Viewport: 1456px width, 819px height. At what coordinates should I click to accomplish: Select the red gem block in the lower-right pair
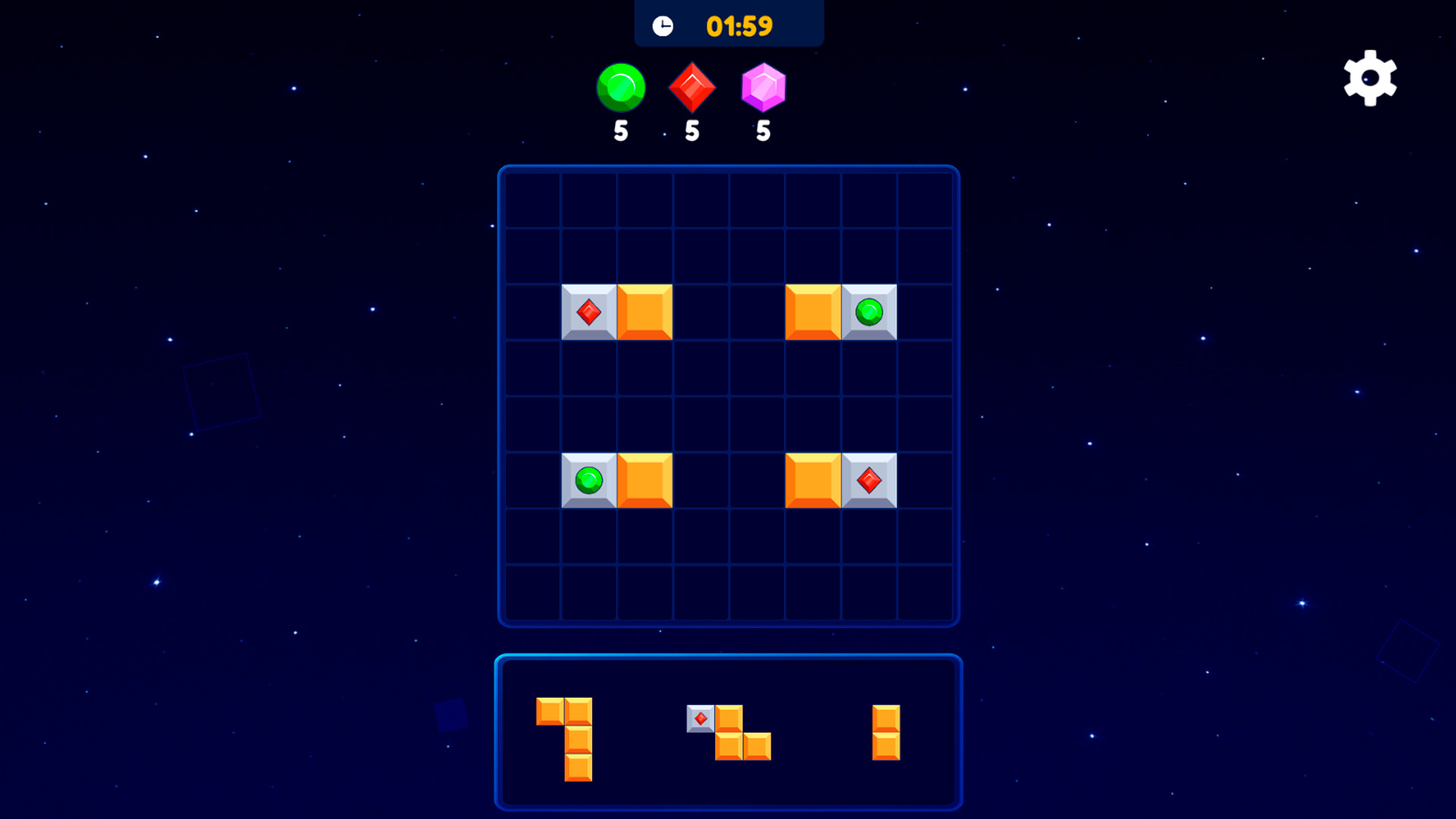point(869,479)
